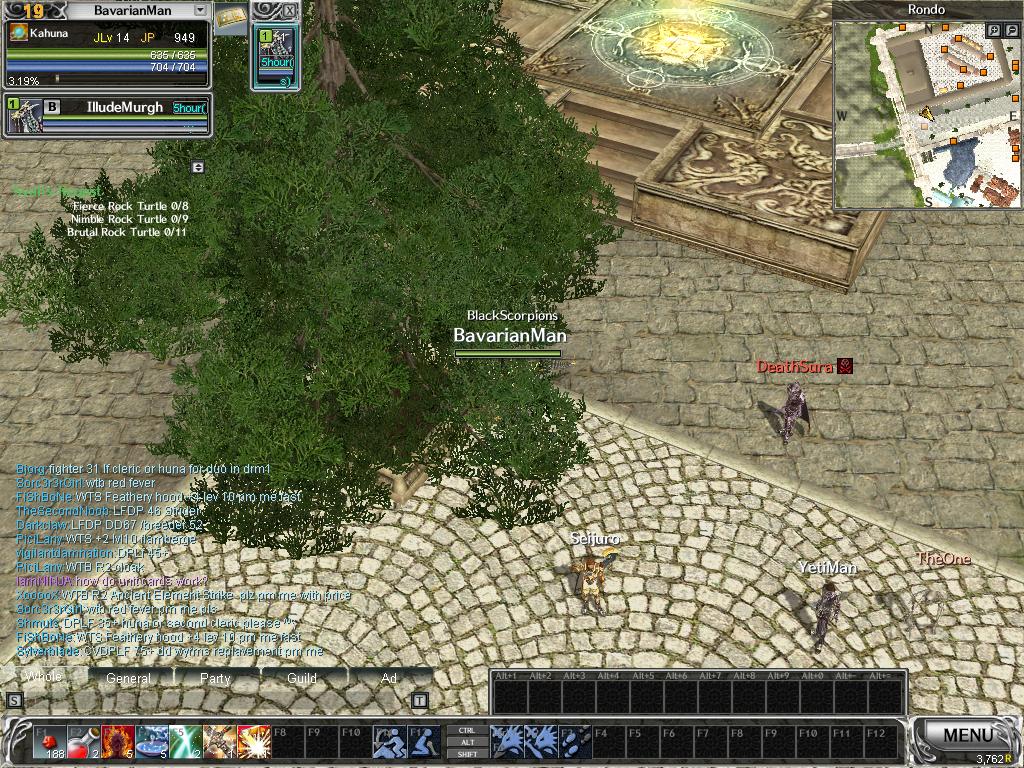1024x768 pixels.
Task: Close the creature card panel with X
Action: (290, 10)
